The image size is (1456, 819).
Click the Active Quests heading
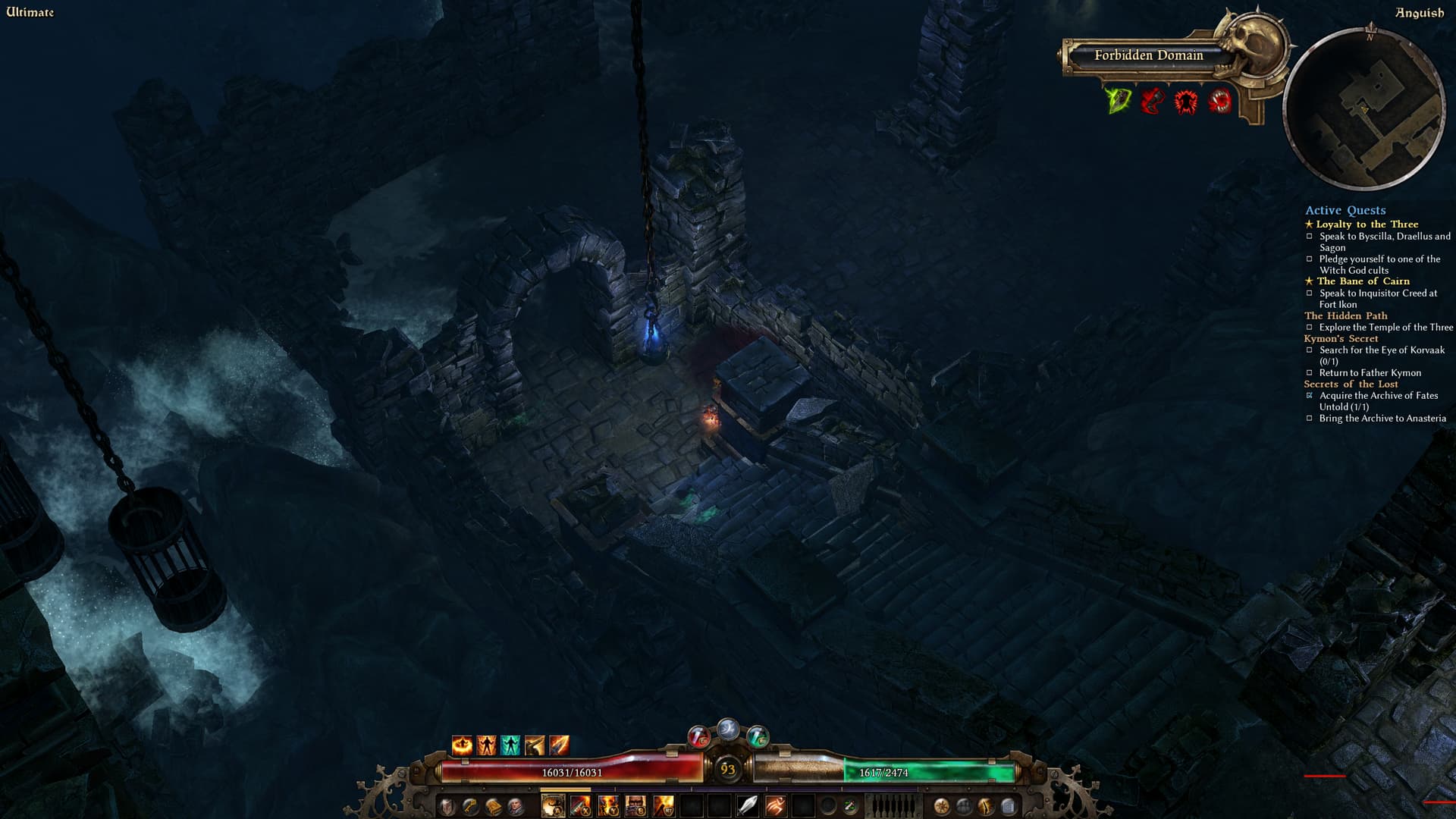pos(1345,210)
